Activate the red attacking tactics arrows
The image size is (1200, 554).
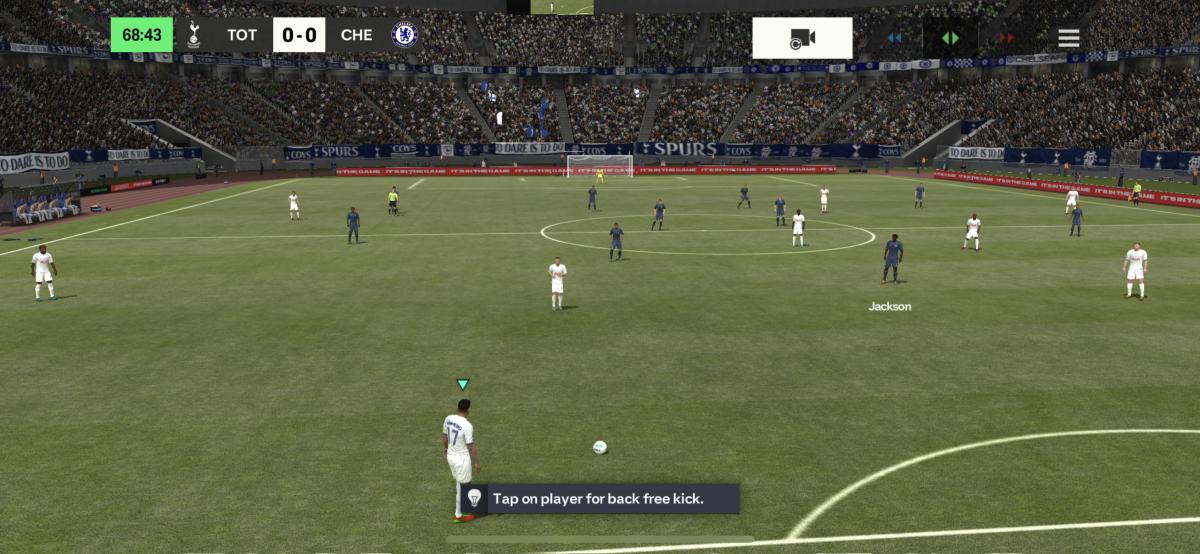click(1005, 38)
